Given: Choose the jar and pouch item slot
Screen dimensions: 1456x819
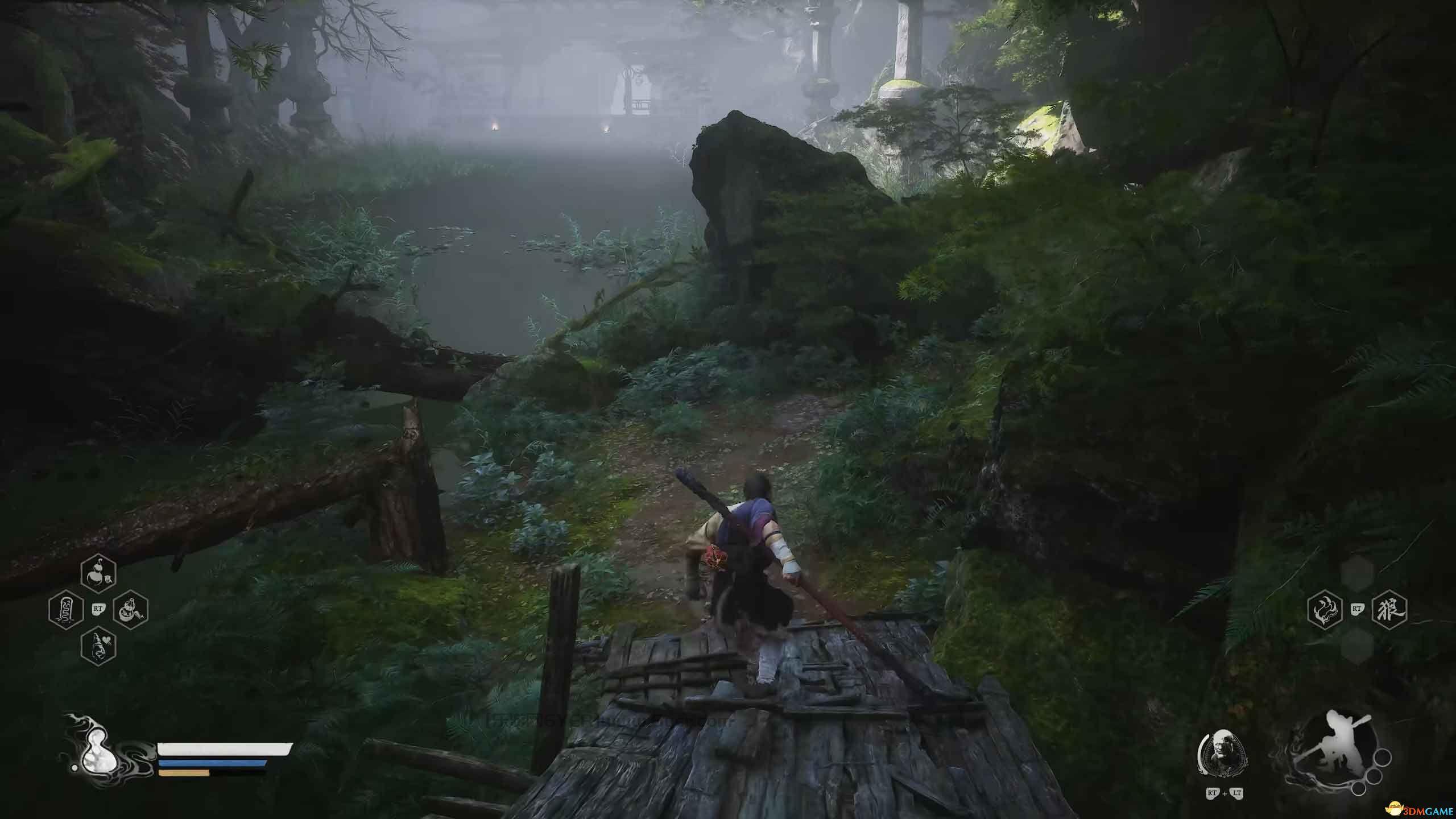Looking at the screenshot, I should click(131, 610).
